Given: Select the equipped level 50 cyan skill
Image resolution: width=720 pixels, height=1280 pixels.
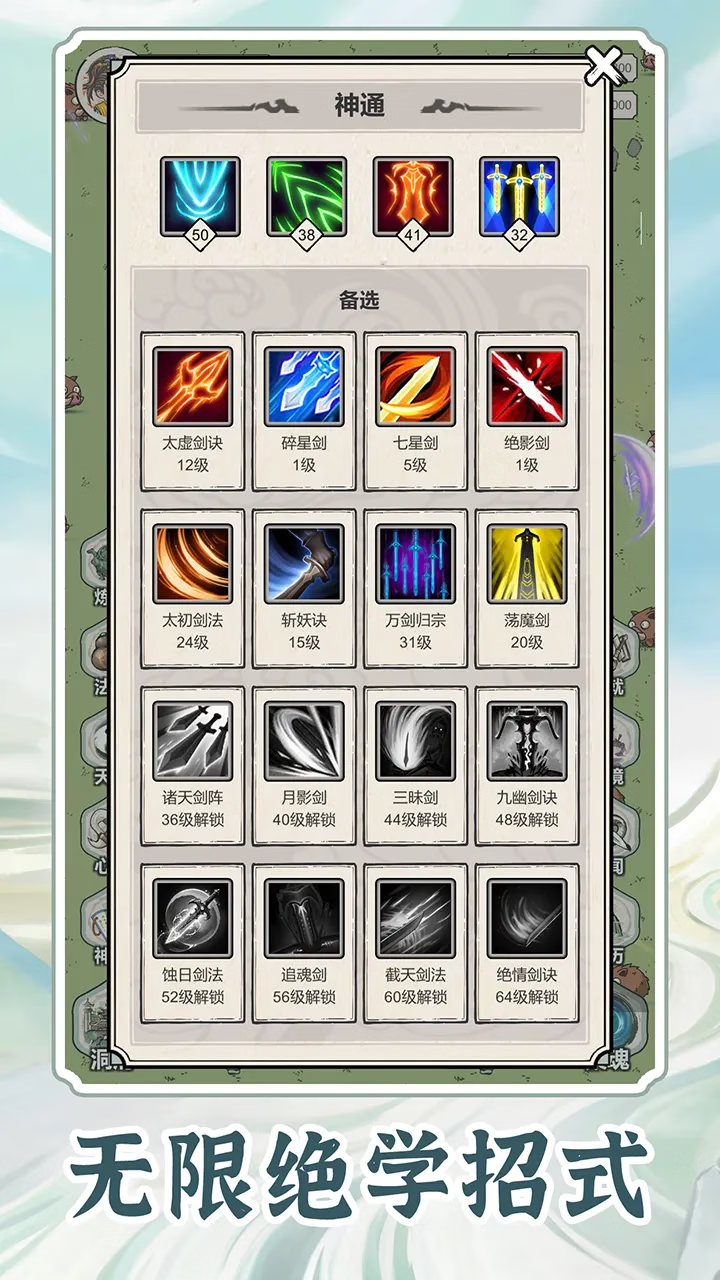Looking at the screenshot, I should coord(200,197).
